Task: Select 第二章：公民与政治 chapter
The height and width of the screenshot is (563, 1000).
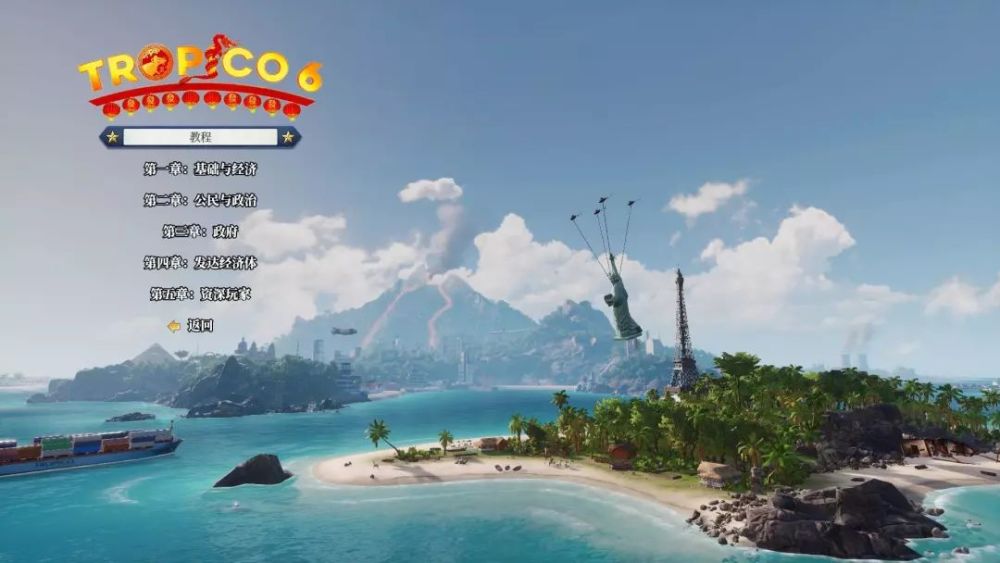Action: (200, 200)
